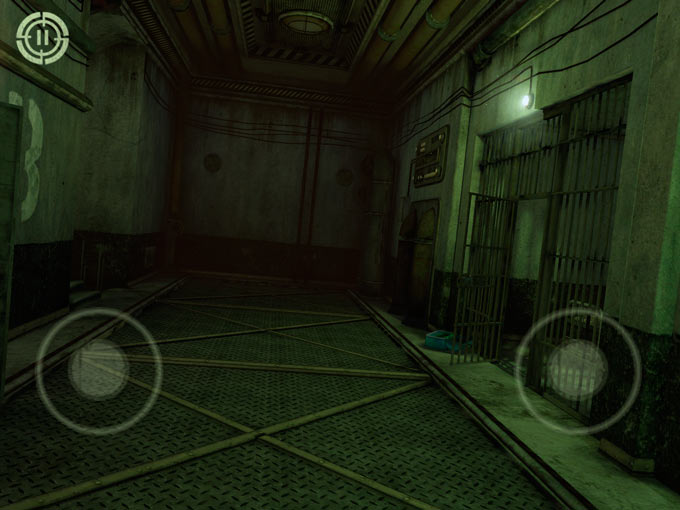Image resolution: width=680 pixels, height=510 pixels.
Task: Pause the game with the crosshair button
Action: 41,37
